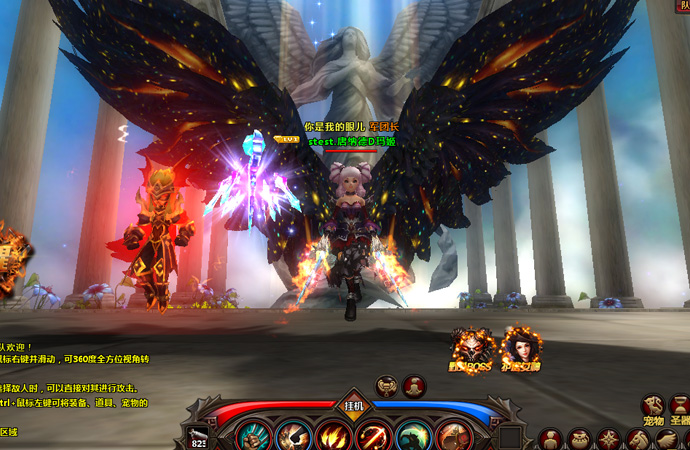Open the character silhouette menu
This screenshot has width=690, height=450.
(x=549, y=439)
